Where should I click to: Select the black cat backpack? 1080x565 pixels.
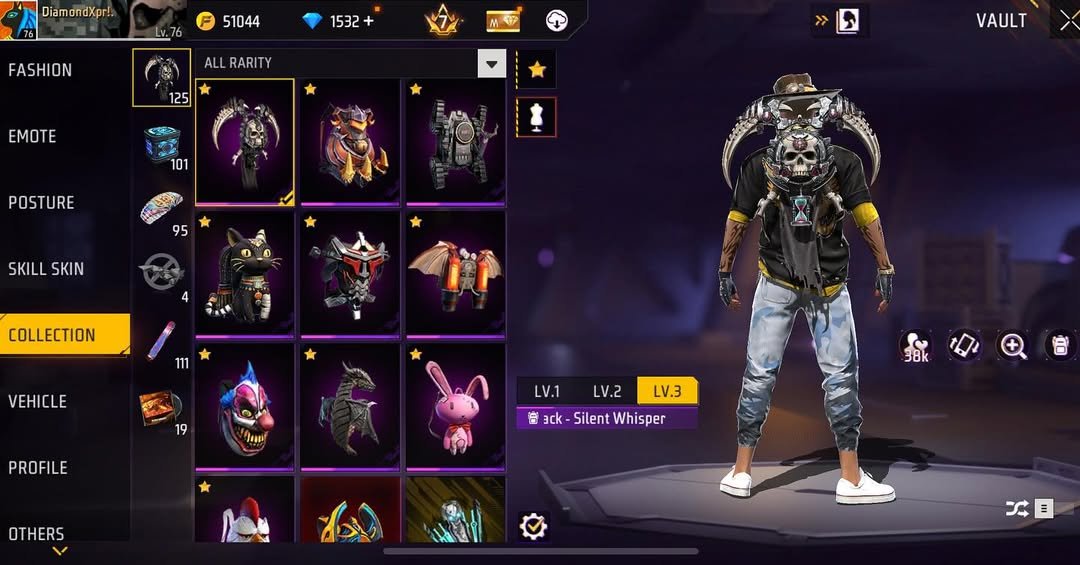(245, 273)
